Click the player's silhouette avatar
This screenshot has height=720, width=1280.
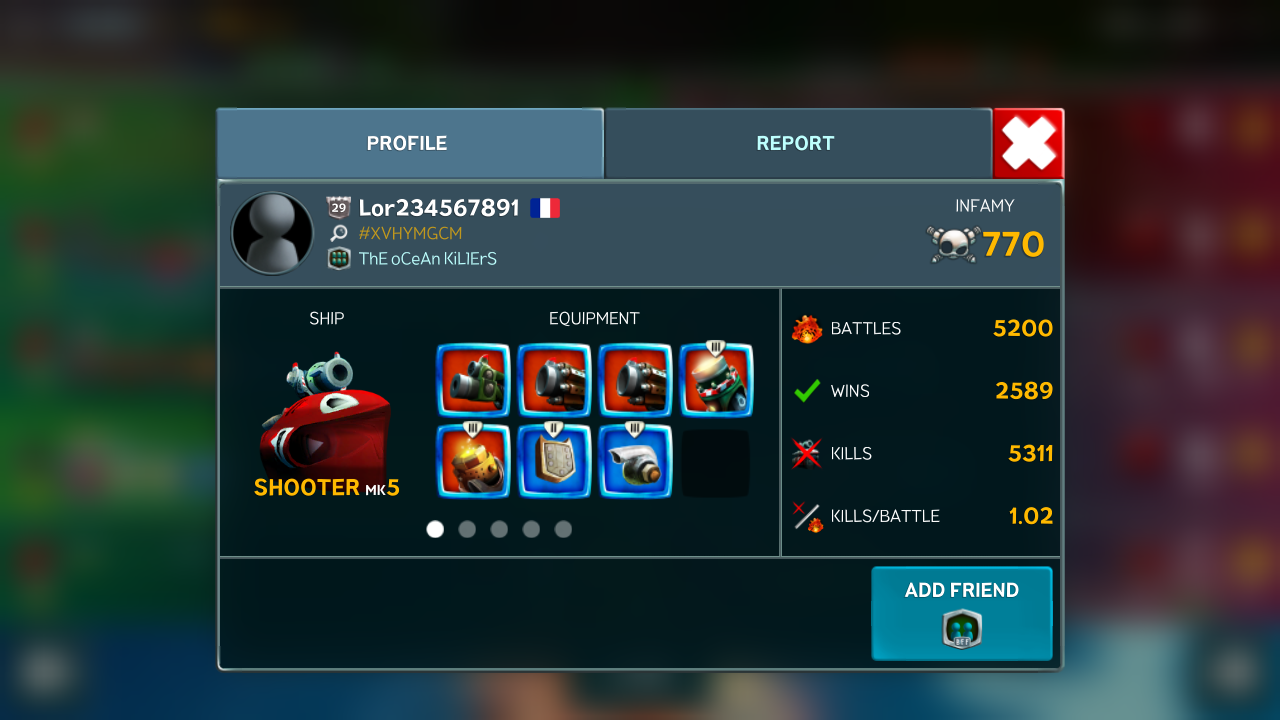[272, 233]
